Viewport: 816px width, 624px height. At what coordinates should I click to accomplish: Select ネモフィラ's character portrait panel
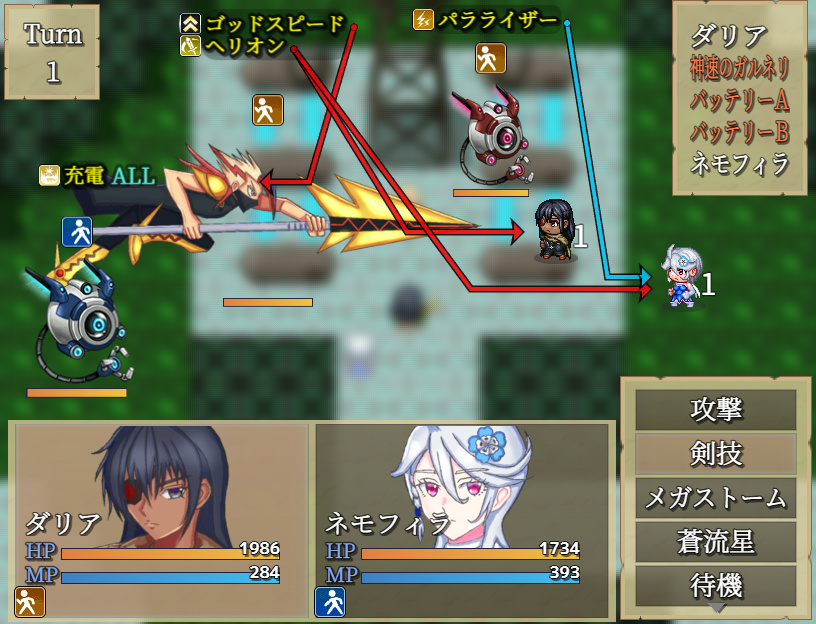pyautogui.click(x=462, y=520)
